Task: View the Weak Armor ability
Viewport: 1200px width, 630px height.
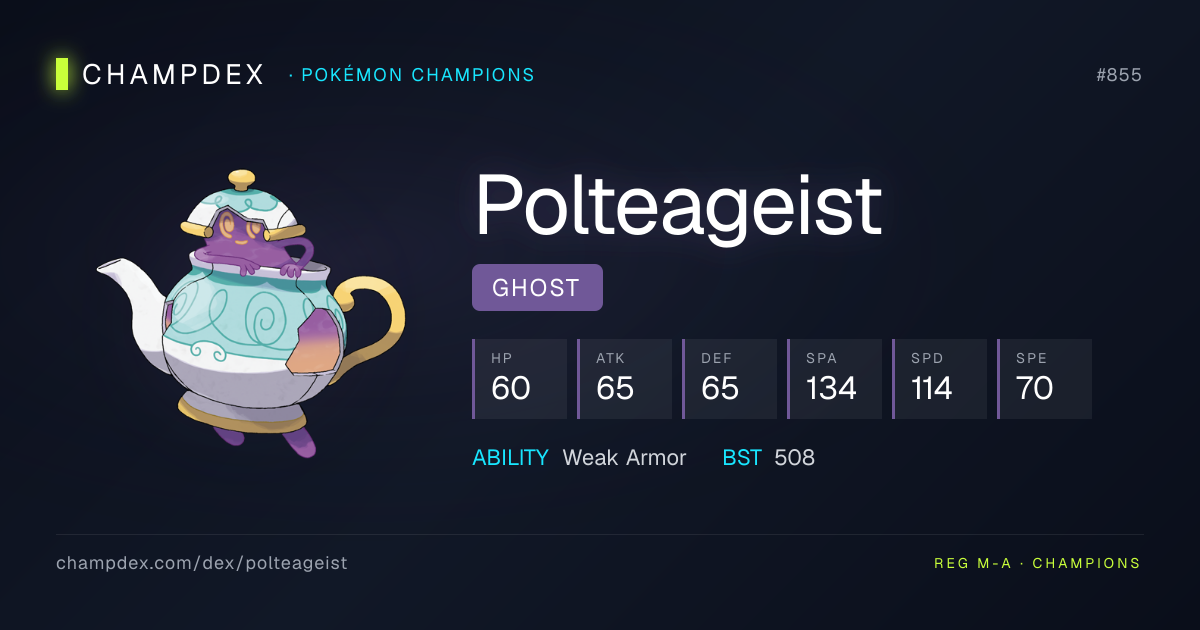Action: coord(624,458)
